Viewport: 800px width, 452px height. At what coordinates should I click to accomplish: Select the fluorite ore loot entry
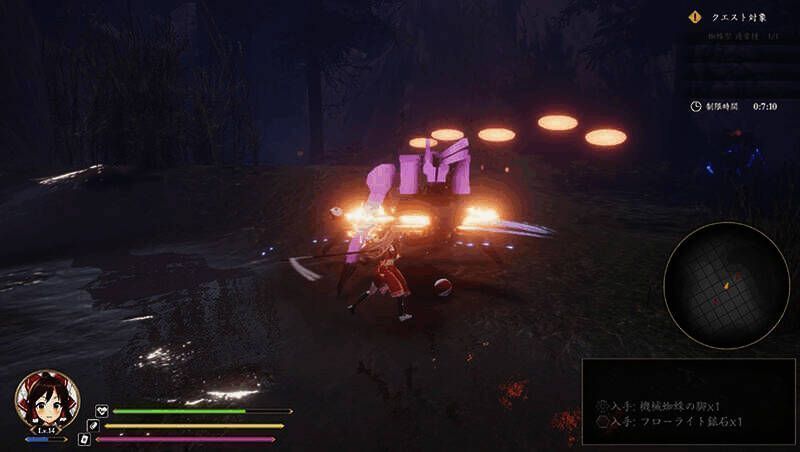tap(669, 422)
